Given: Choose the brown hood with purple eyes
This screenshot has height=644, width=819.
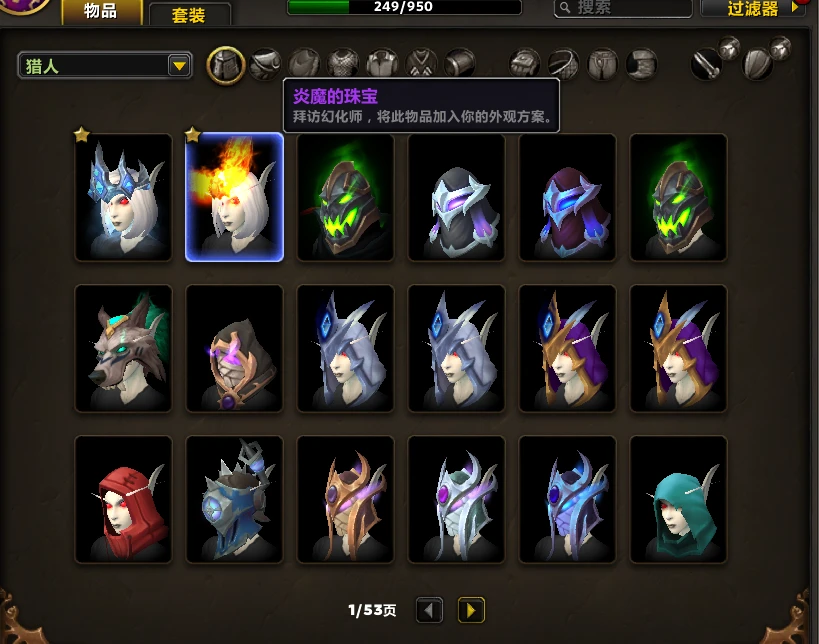Looking at the screenshot, I should tap(235, 348).
